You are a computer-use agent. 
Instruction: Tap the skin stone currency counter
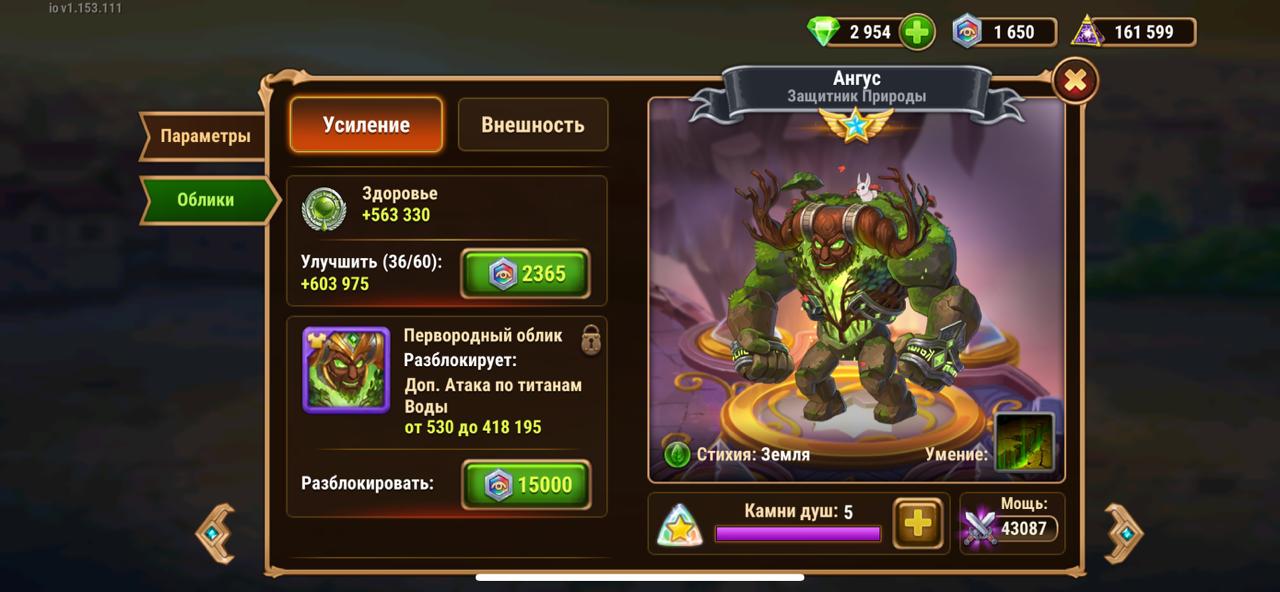1003,32
